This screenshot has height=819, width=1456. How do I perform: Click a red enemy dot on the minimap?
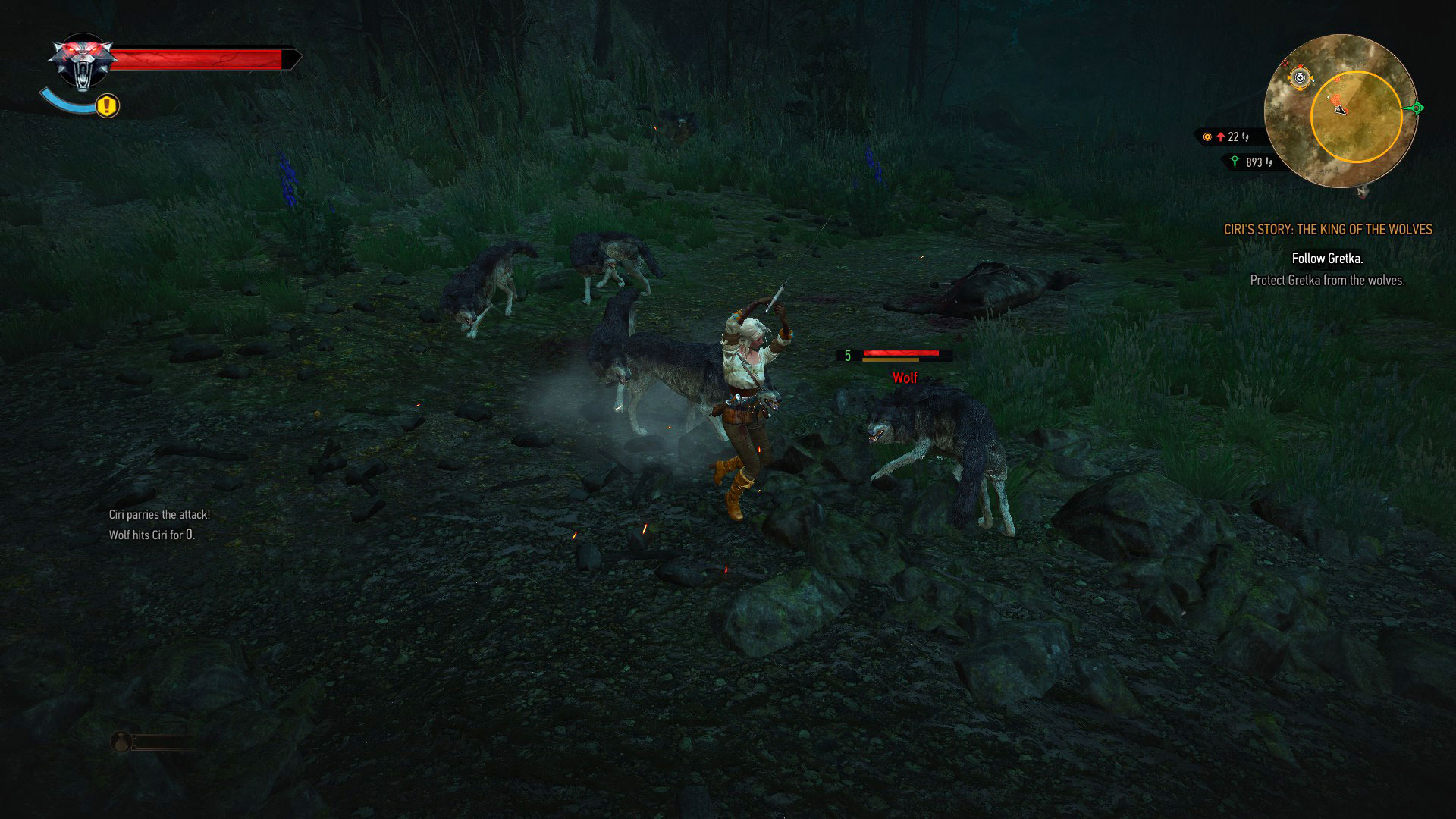tap(1336, 99)
